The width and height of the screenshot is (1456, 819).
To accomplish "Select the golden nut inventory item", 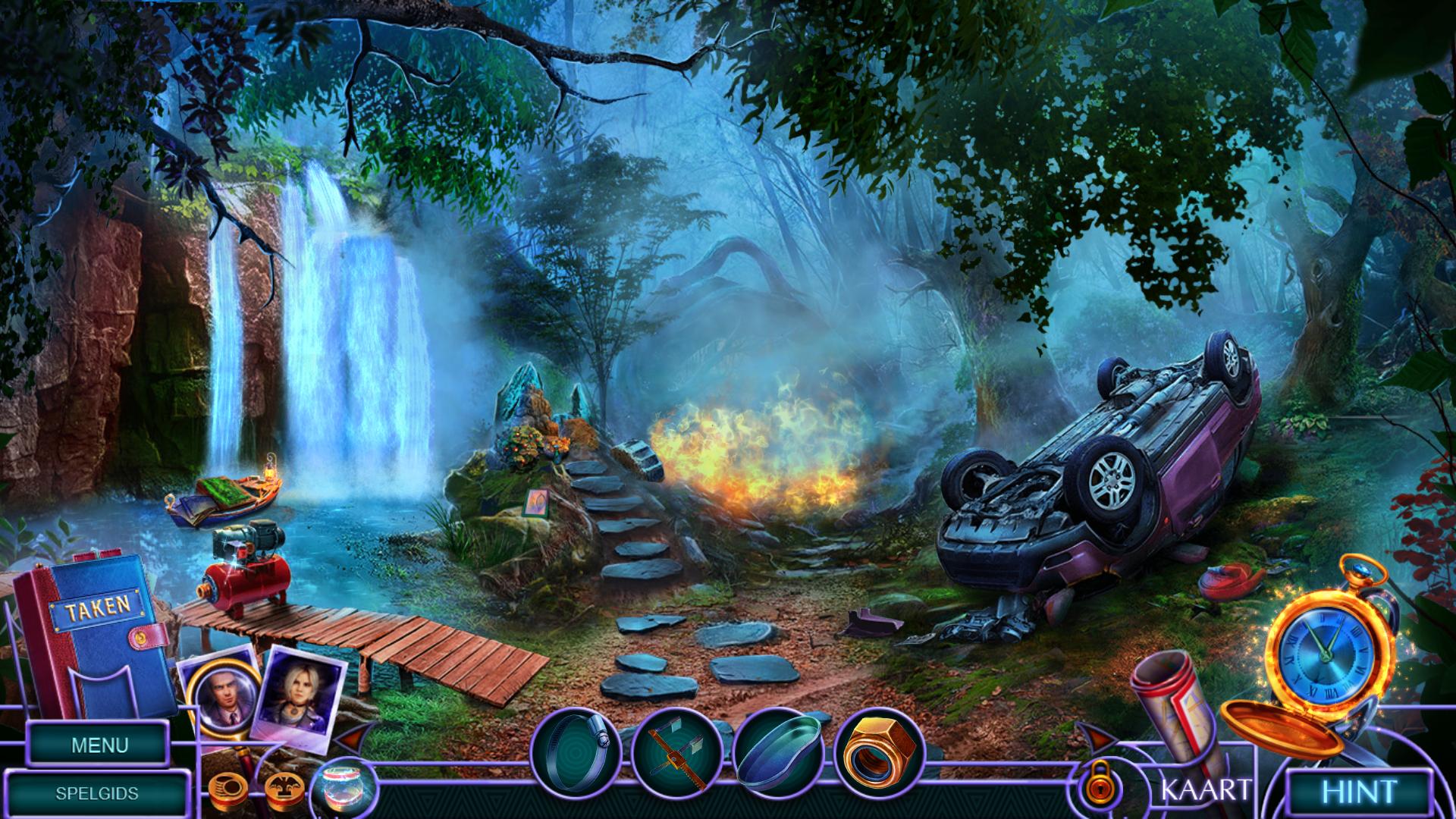I will 879,752.
